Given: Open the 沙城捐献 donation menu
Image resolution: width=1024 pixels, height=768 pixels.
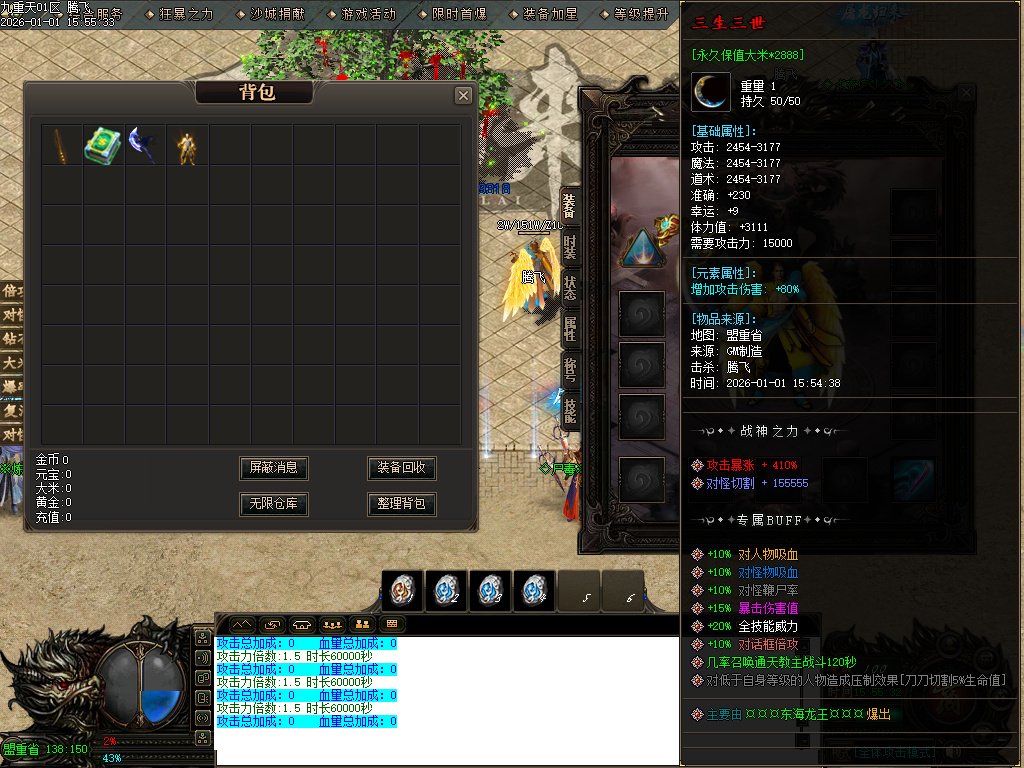Looking at the screenshot, I should pyautogui.click(x=277, y=15).
